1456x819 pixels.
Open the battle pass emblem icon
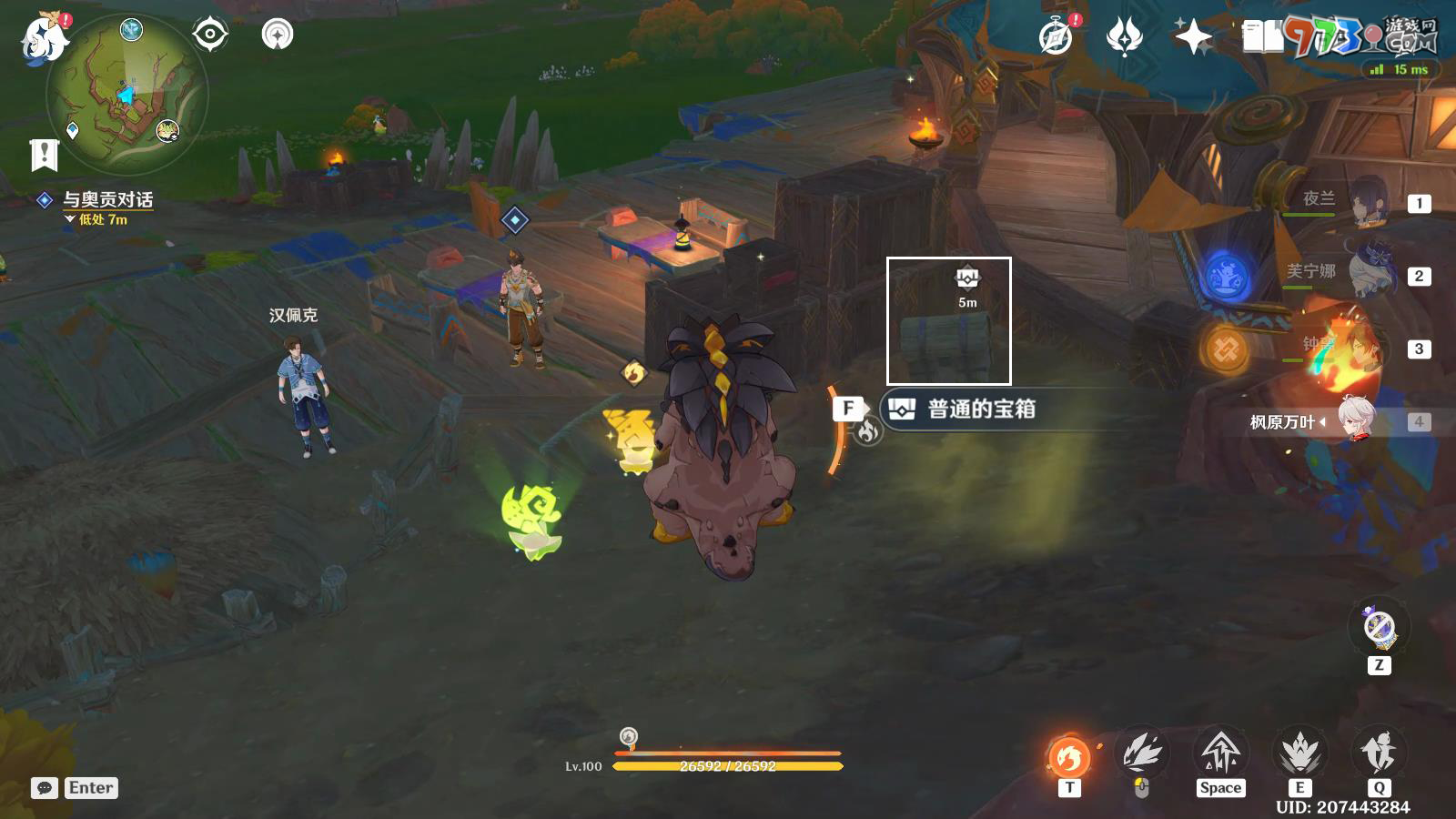tap(1125, 36)
